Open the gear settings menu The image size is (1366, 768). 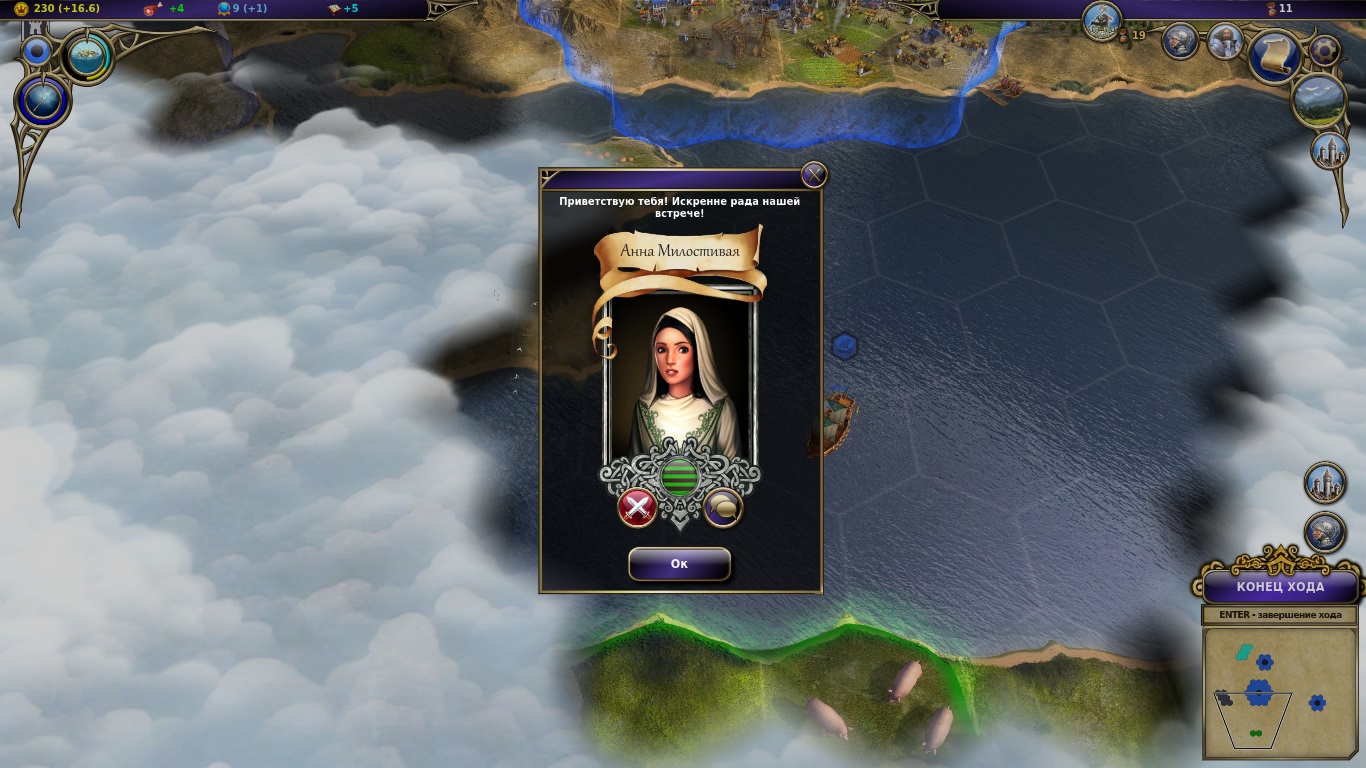(x=1325, y=51)
